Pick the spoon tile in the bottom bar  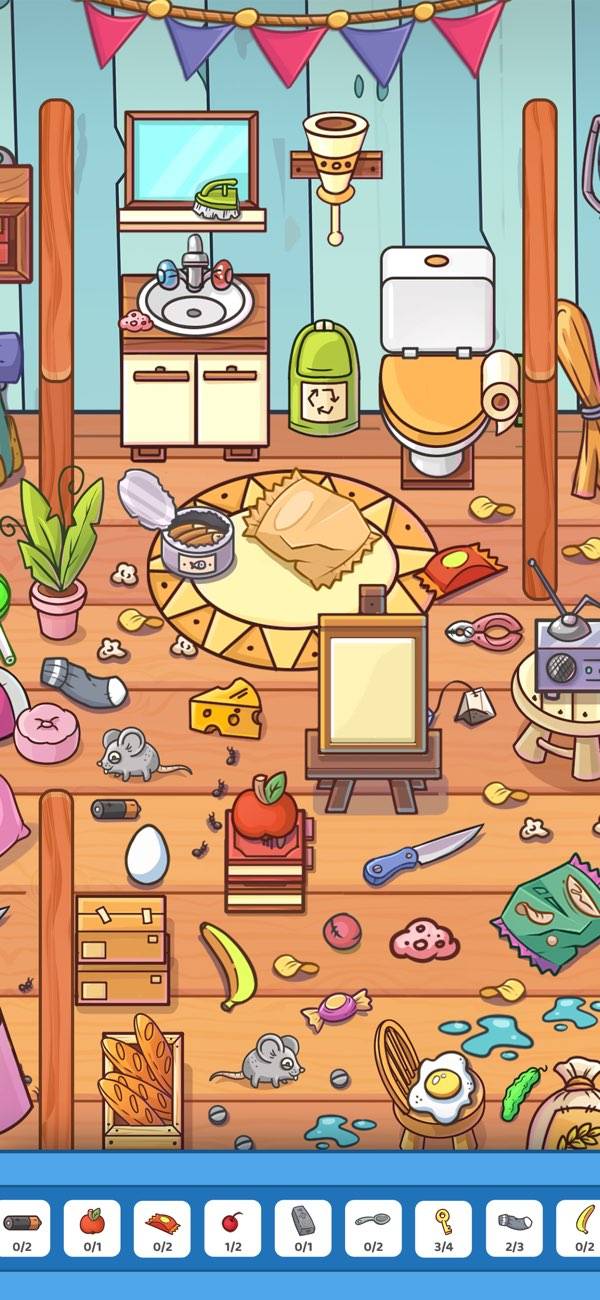point(373,1228)
